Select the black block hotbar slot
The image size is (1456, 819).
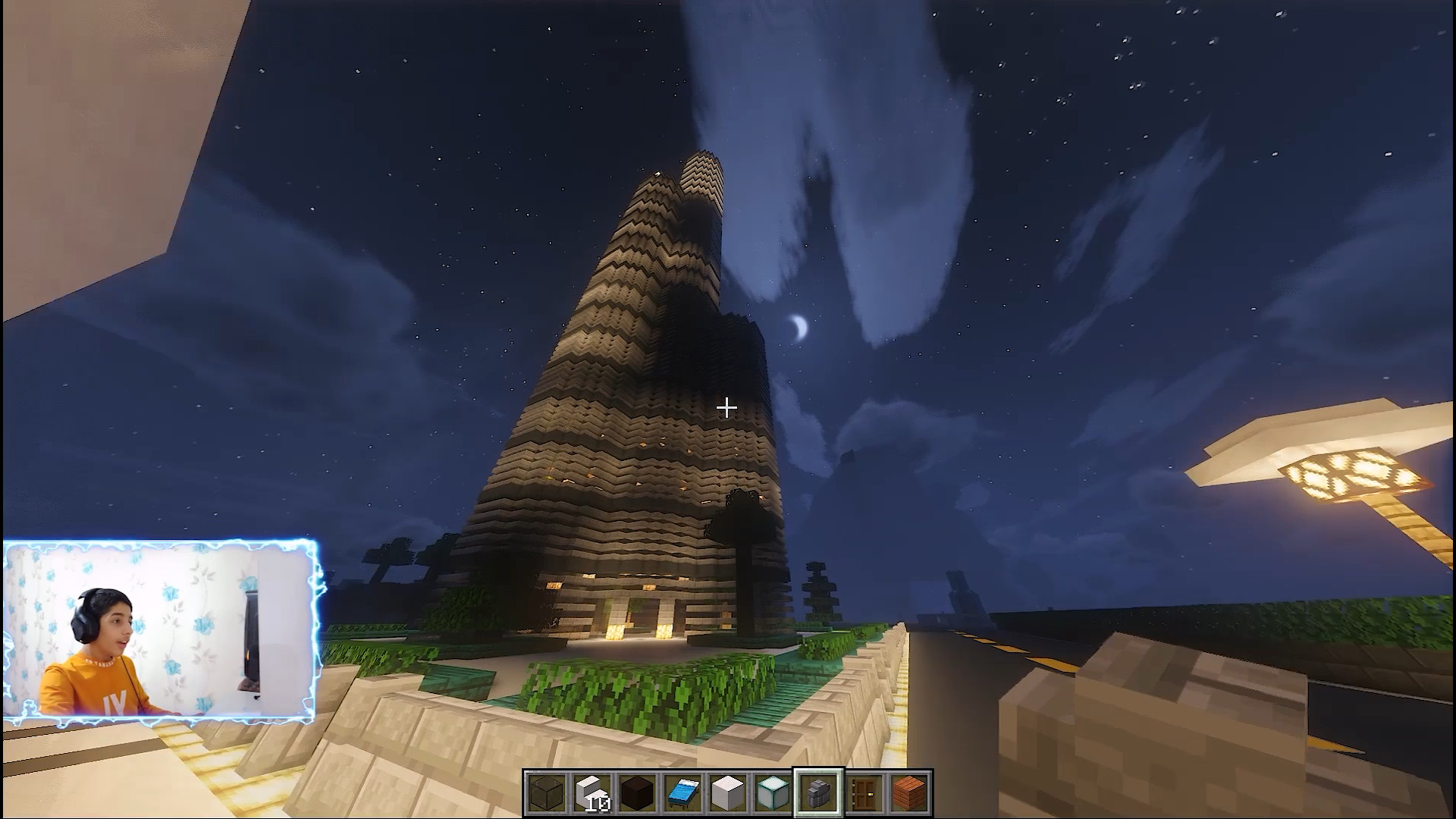tap(637, 793)
